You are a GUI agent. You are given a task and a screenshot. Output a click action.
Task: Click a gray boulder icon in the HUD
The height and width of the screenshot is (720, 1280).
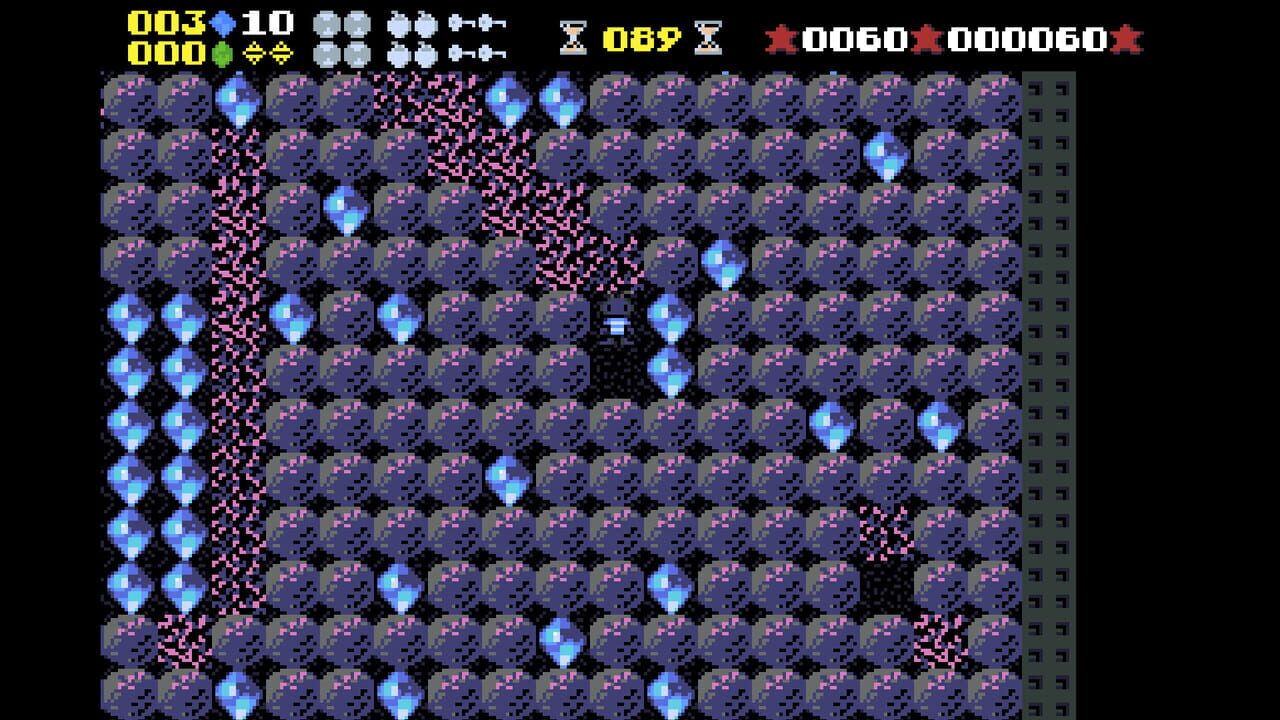coord(325,22)
